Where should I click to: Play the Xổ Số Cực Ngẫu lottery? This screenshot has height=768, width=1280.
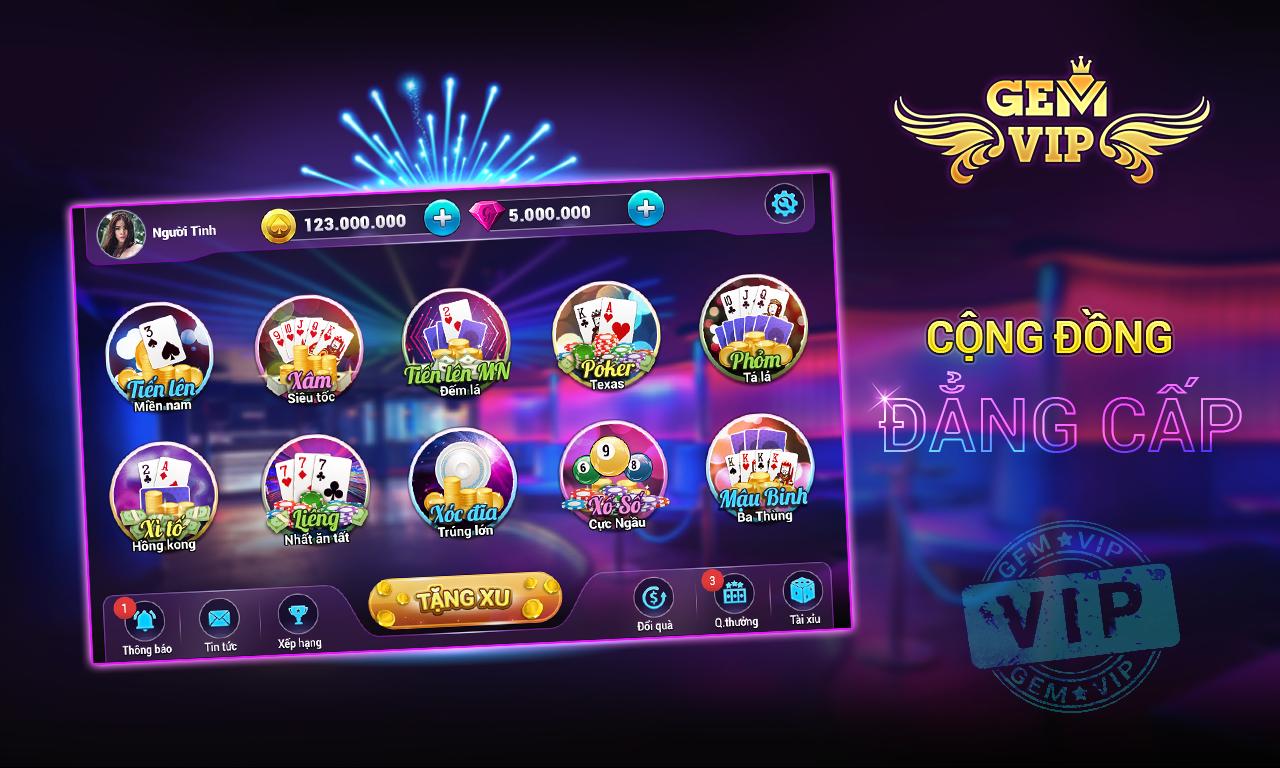pos(613,478)
